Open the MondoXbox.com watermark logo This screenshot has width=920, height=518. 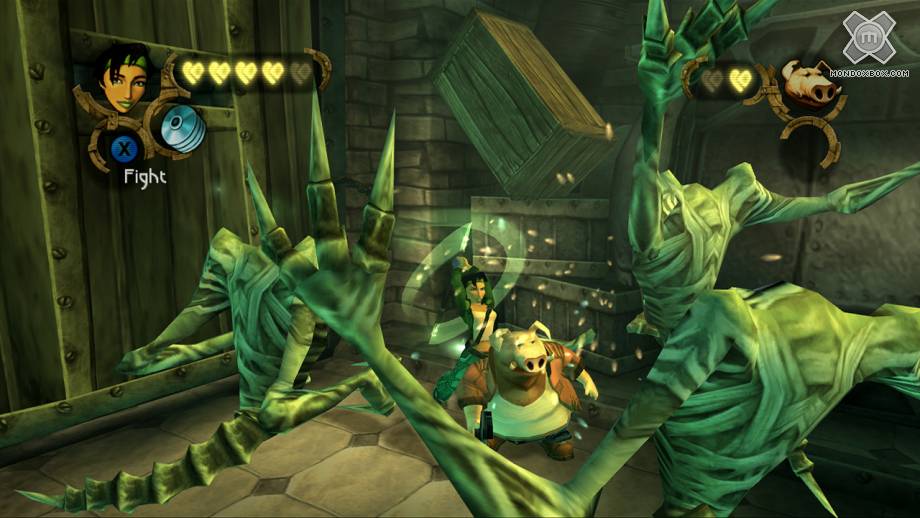(x=874, y=45)
